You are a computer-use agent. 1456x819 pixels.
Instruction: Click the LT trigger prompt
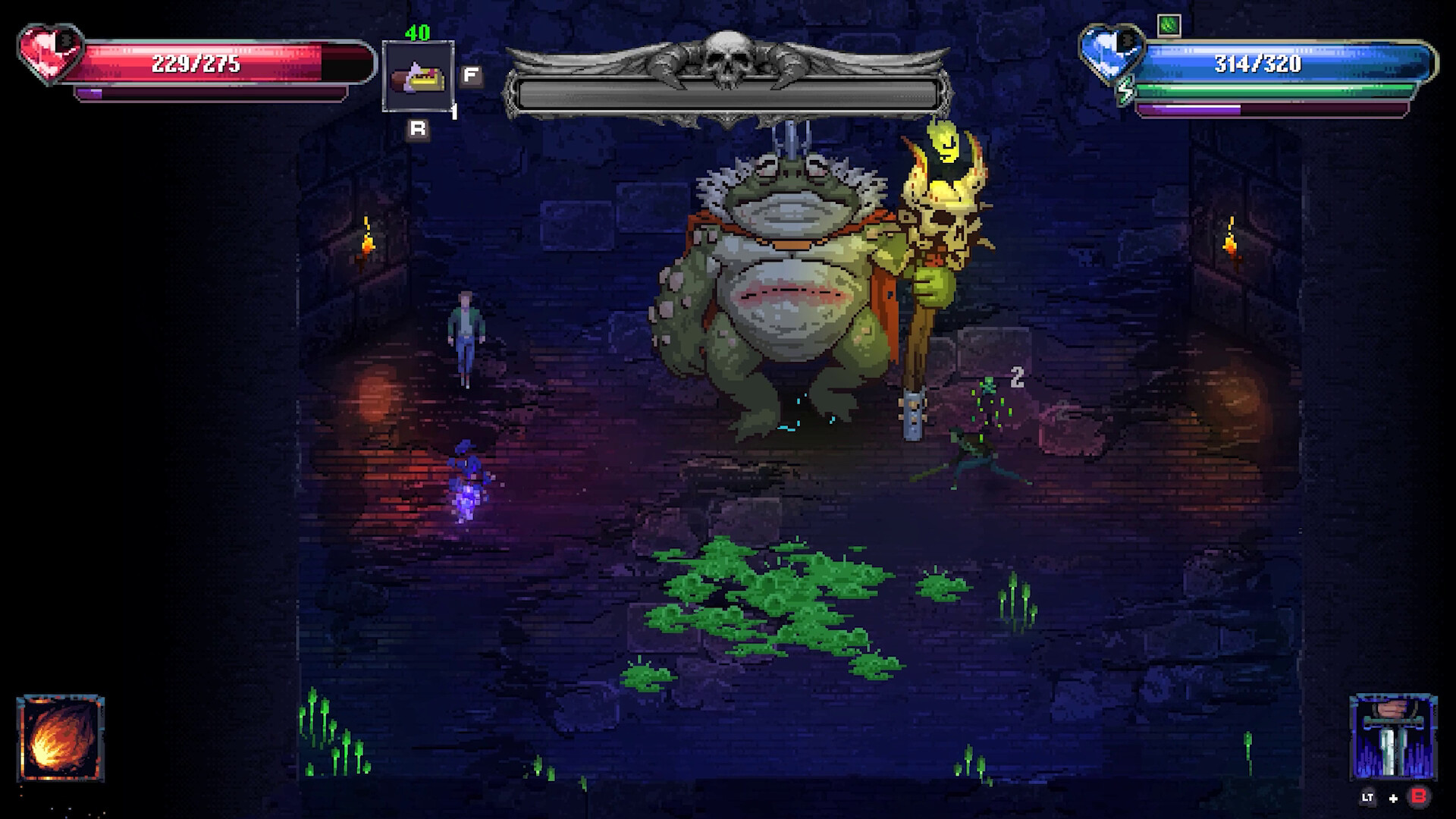(1367, 798)
